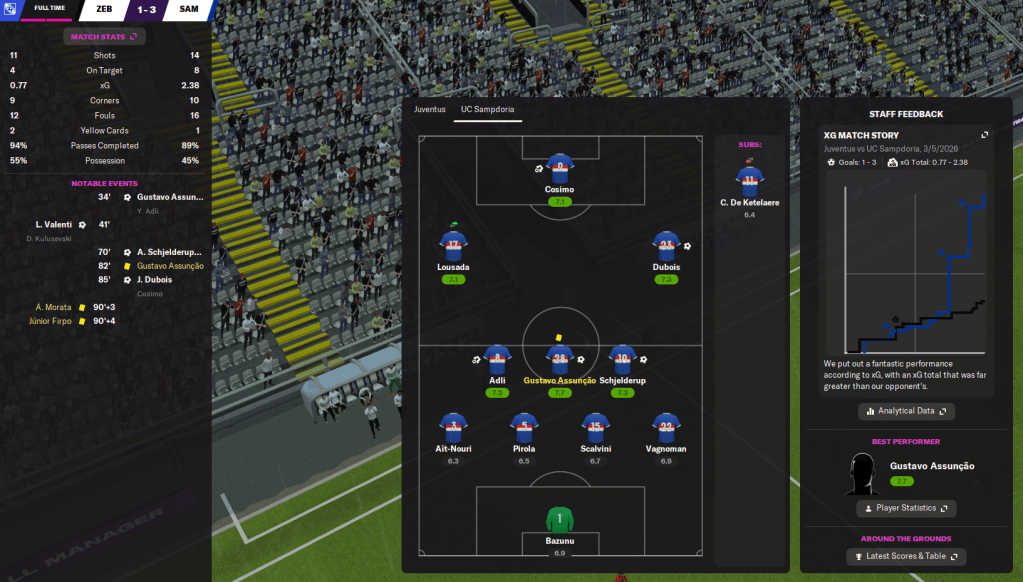Open the Match Stats panel

coord(105,37)
